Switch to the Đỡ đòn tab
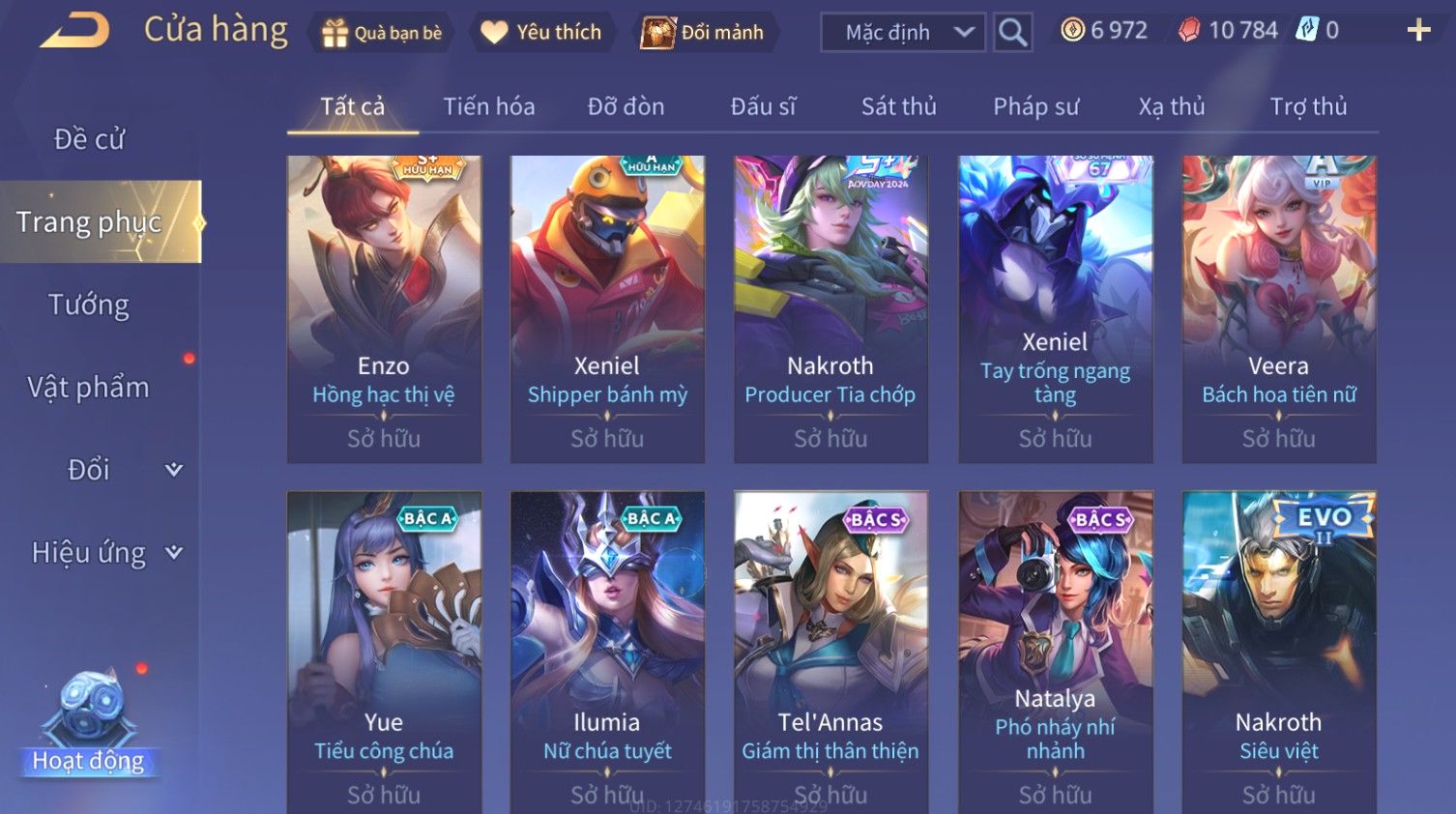The width and height of the screenshot is (1456, 814). click(x=626, y=106)
